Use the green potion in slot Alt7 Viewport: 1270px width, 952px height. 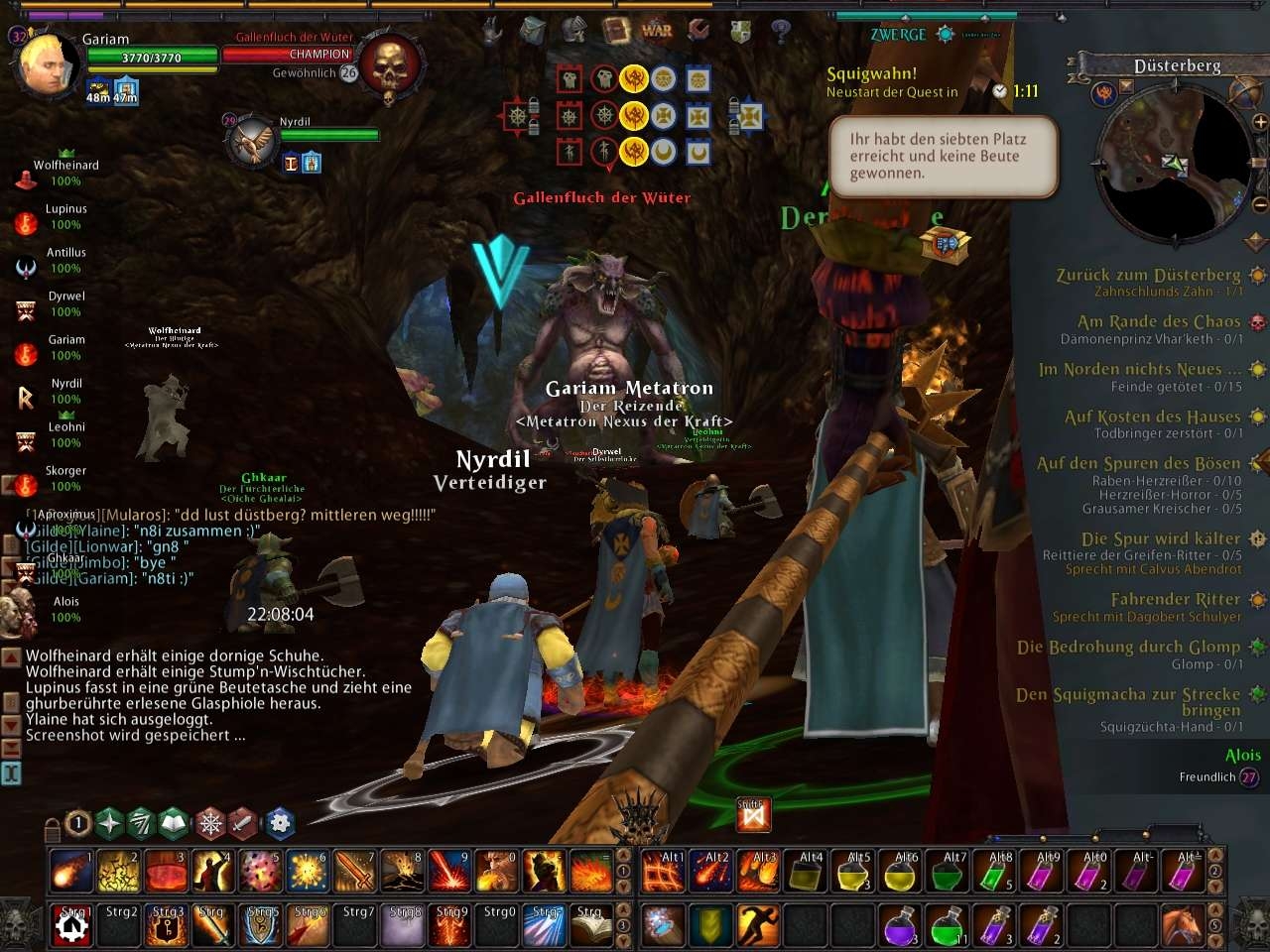(x=949, y=872)
